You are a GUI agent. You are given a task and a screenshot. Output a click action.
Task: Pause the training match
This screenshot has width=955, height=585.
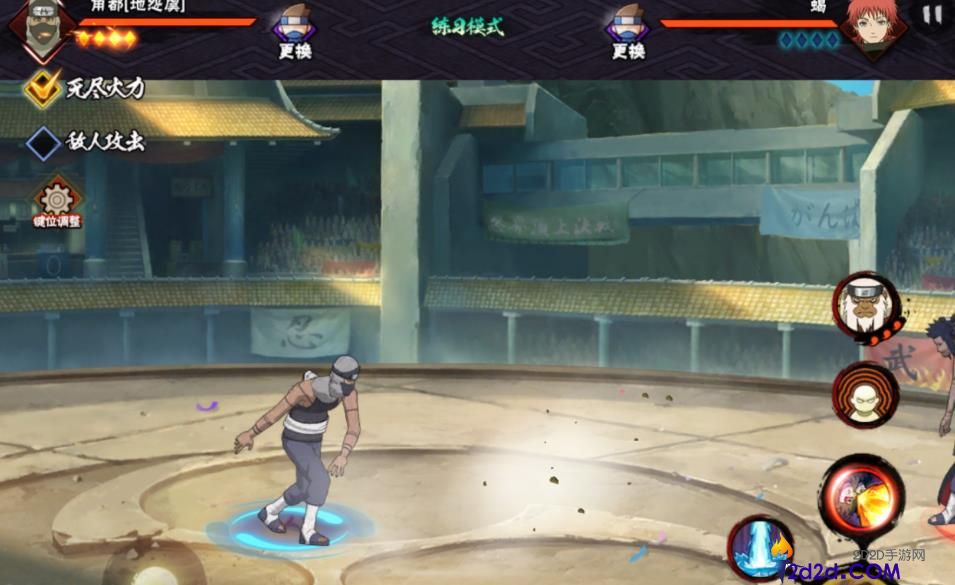(x=932, y=15)
